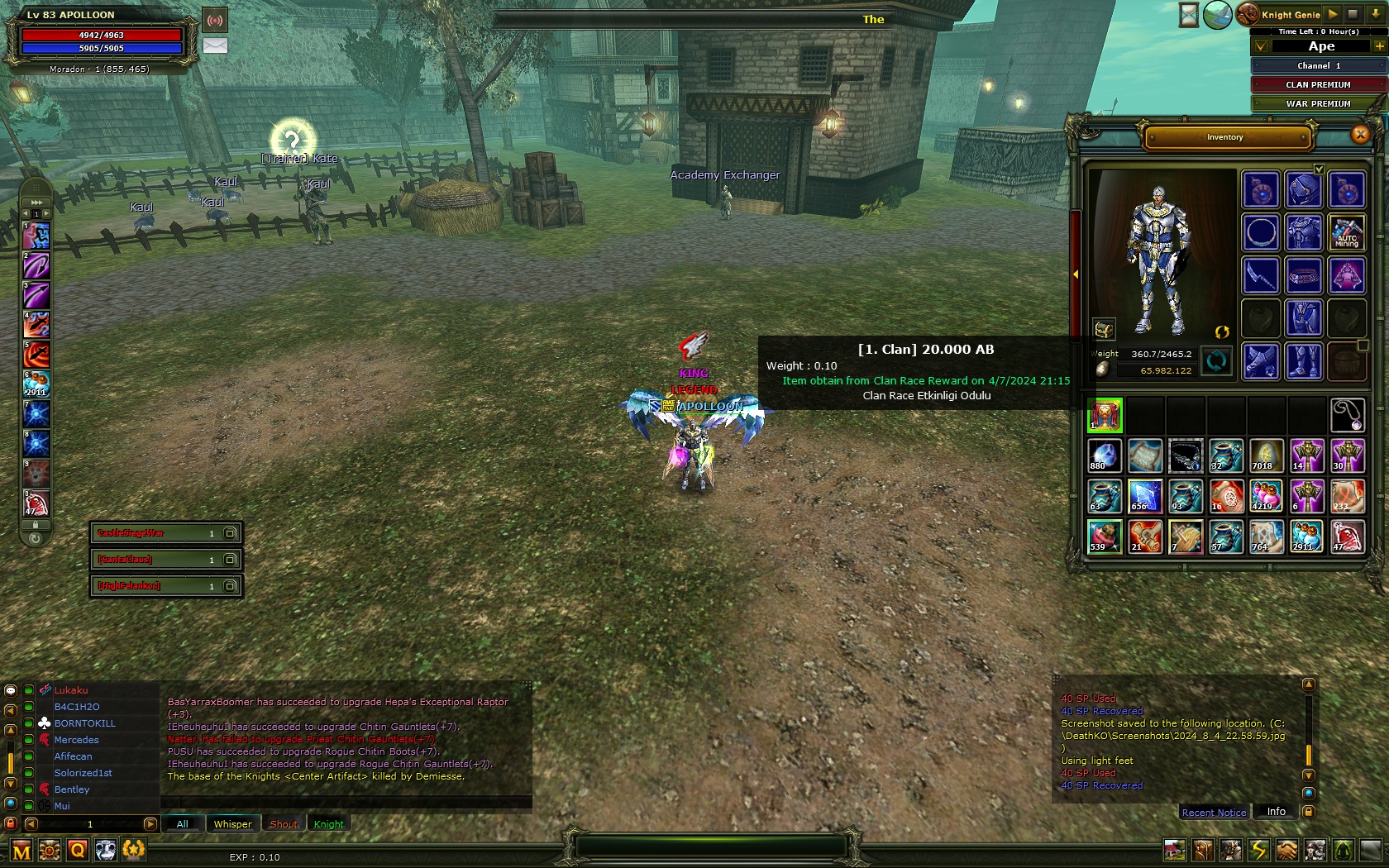The height and width of the screenshot is (868, 1389).
Task: Switch chat to the Knight tab
Action: [x=328, y=824]
